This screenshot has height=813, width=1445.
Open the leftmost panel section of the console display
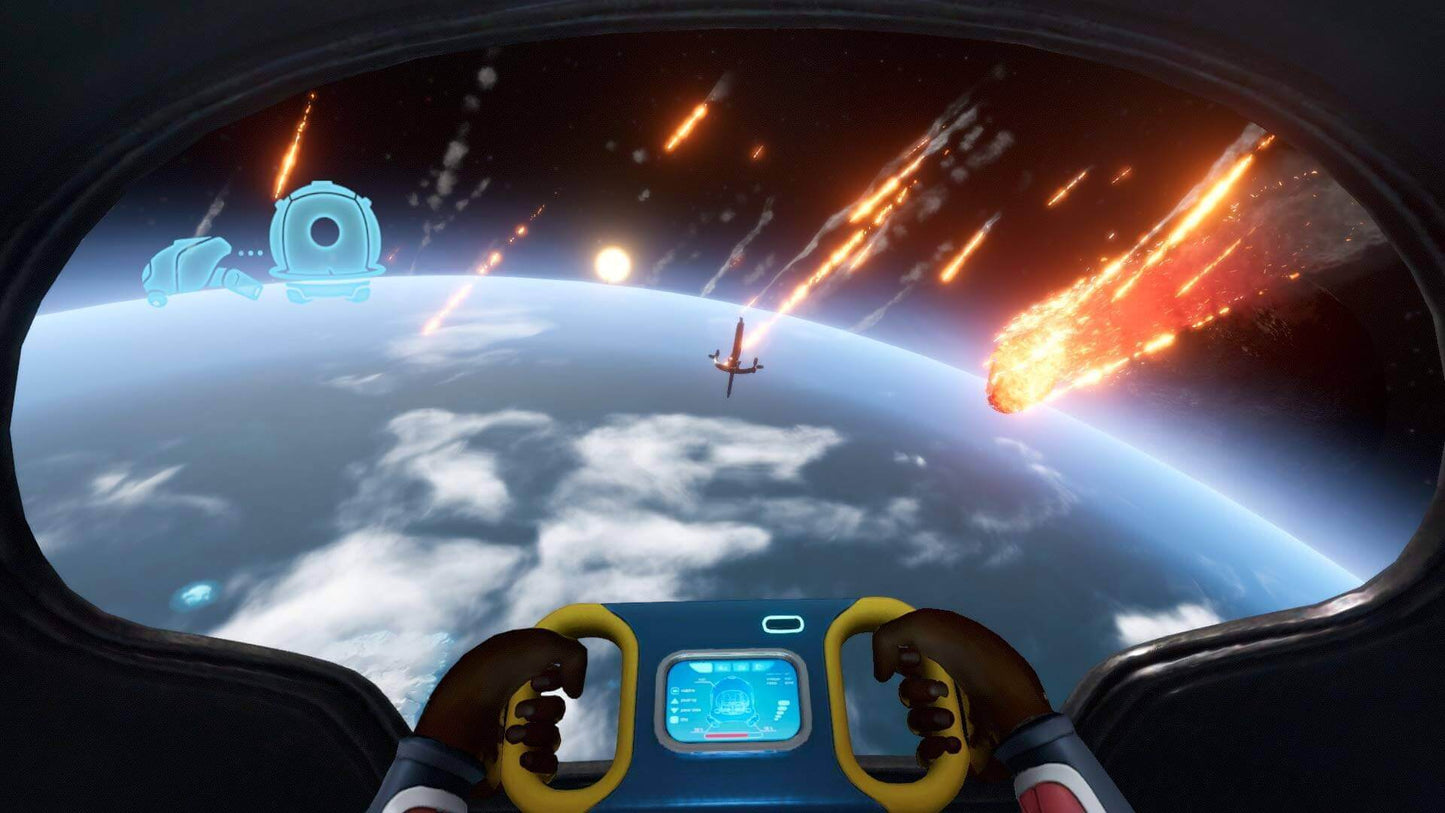click(700, 666)
